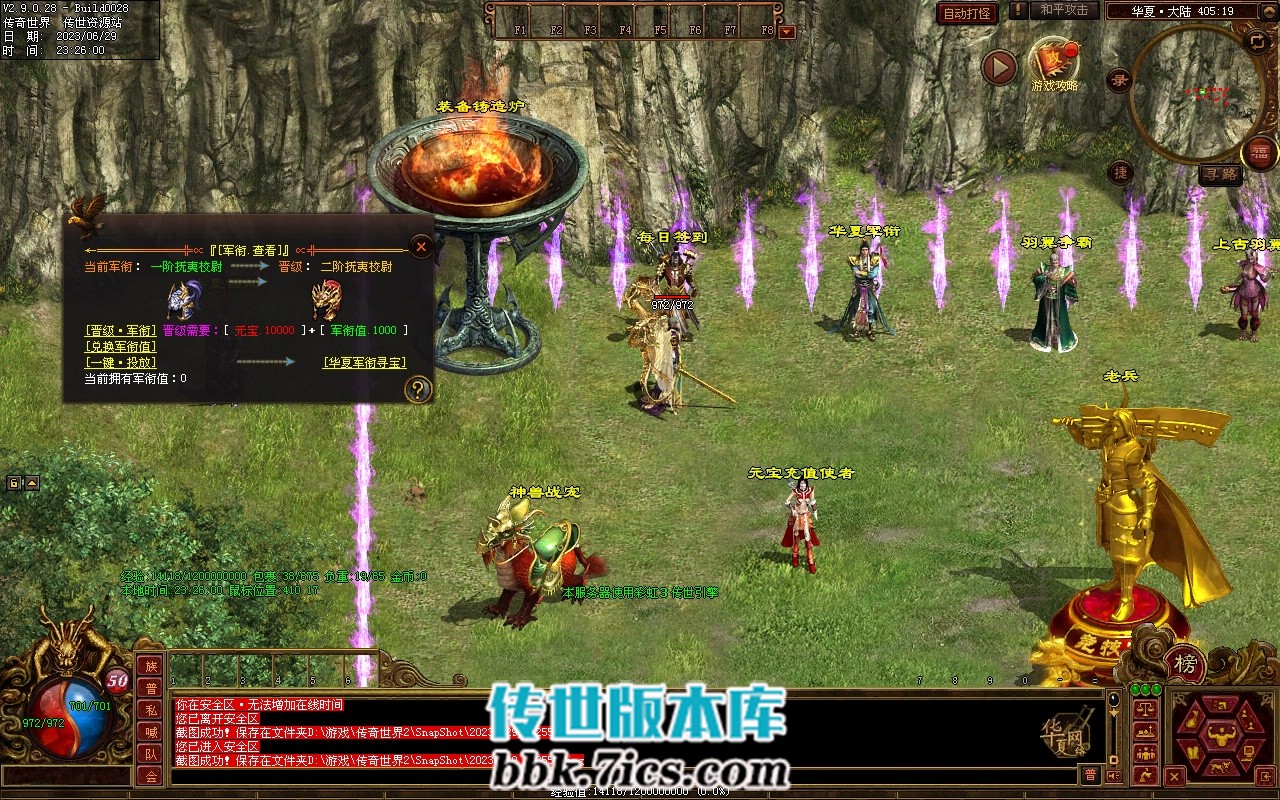This screenshot has height=800, width=1280.
Task: Click the 寻路 pathfinding button
Action: (1220, 175)
